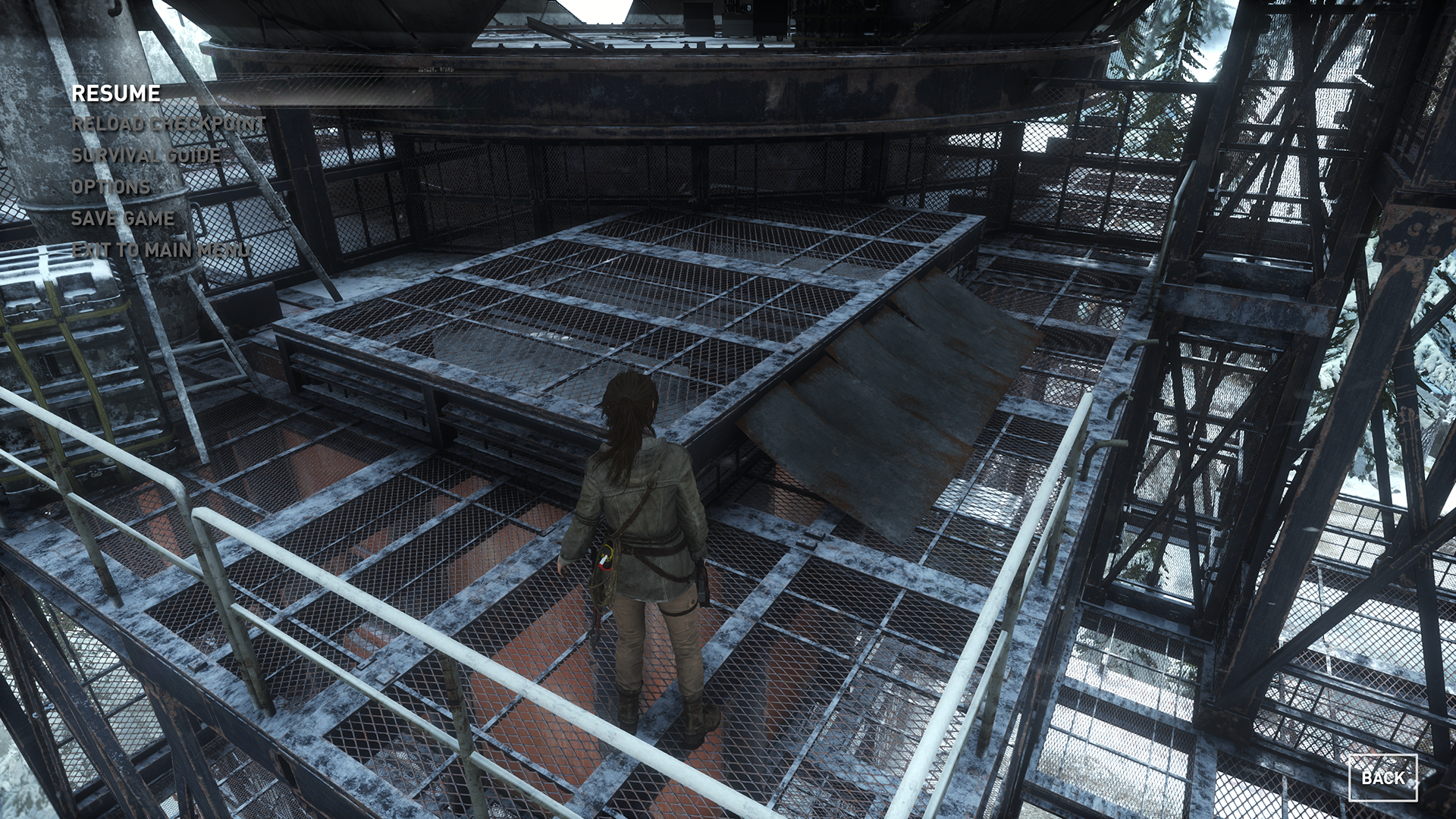Open the Survival Guide
Viewport: 1456px width, 819px height.
click(x=146, y=155)
